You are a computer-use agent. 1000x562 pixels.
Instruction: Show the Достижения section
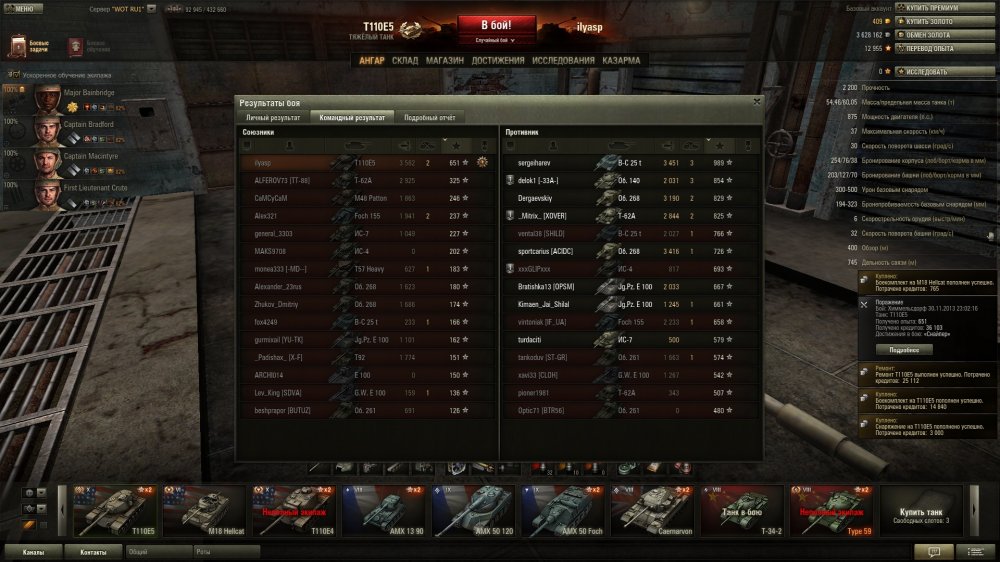click(498, 60)
